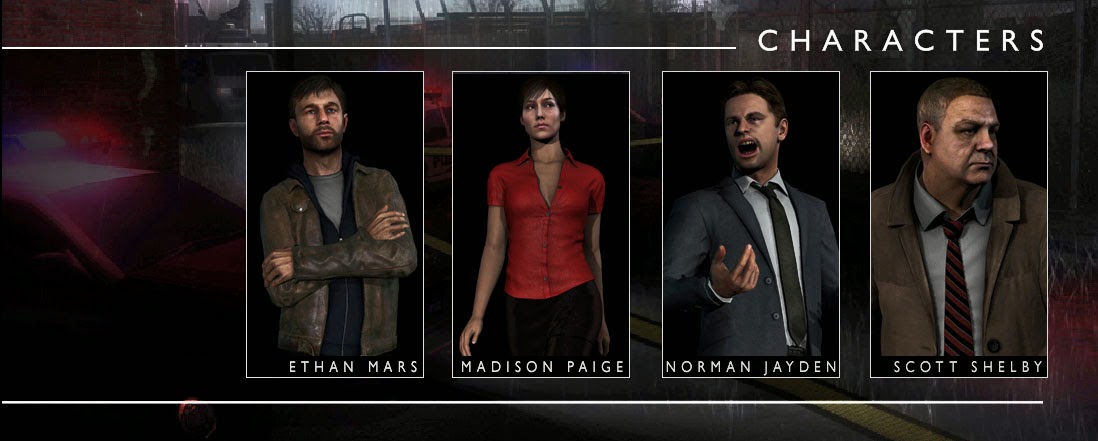Select the Ethan Mars character card

[x=335, y=225]
